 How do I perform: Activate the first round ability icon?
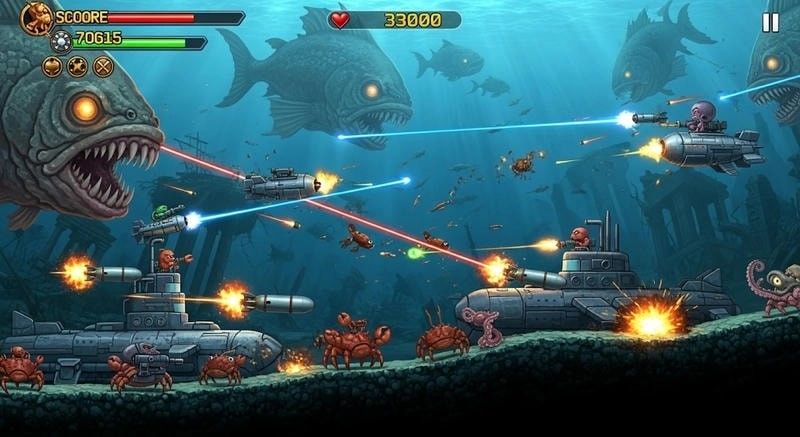click(52, 67)
